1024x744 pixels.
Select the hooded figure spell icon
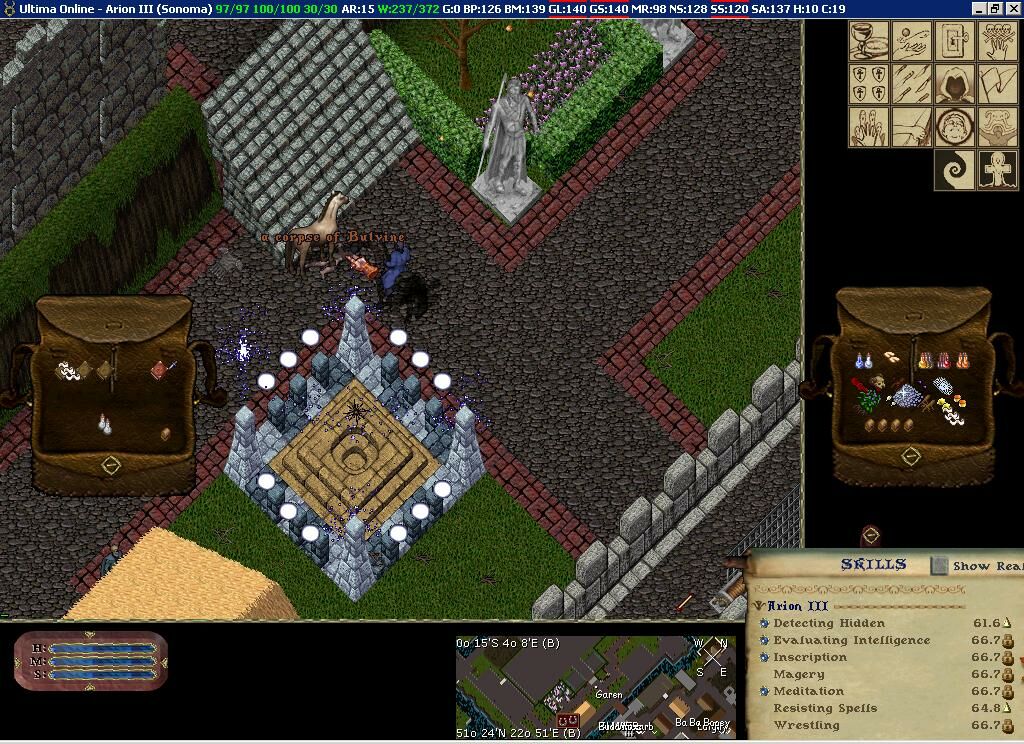[x=954, y=84]
